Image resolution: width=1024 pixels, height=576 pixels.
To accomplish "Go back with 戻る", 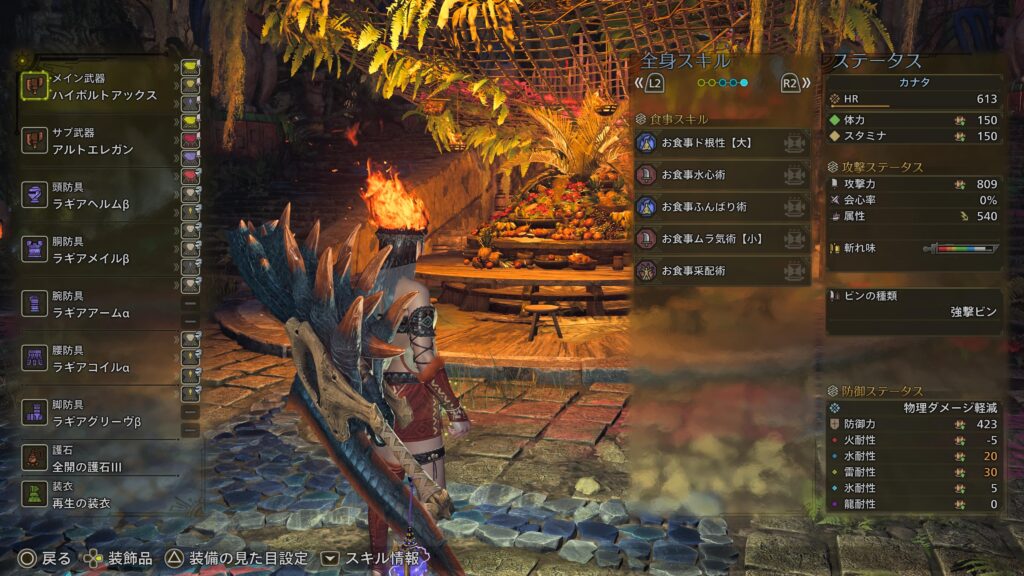I will point(45,558).
